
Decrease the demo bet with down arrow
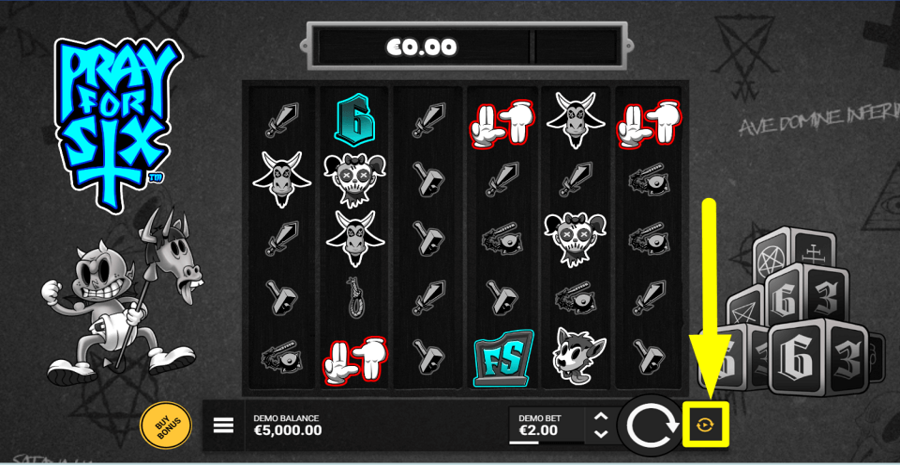(600, 434)
